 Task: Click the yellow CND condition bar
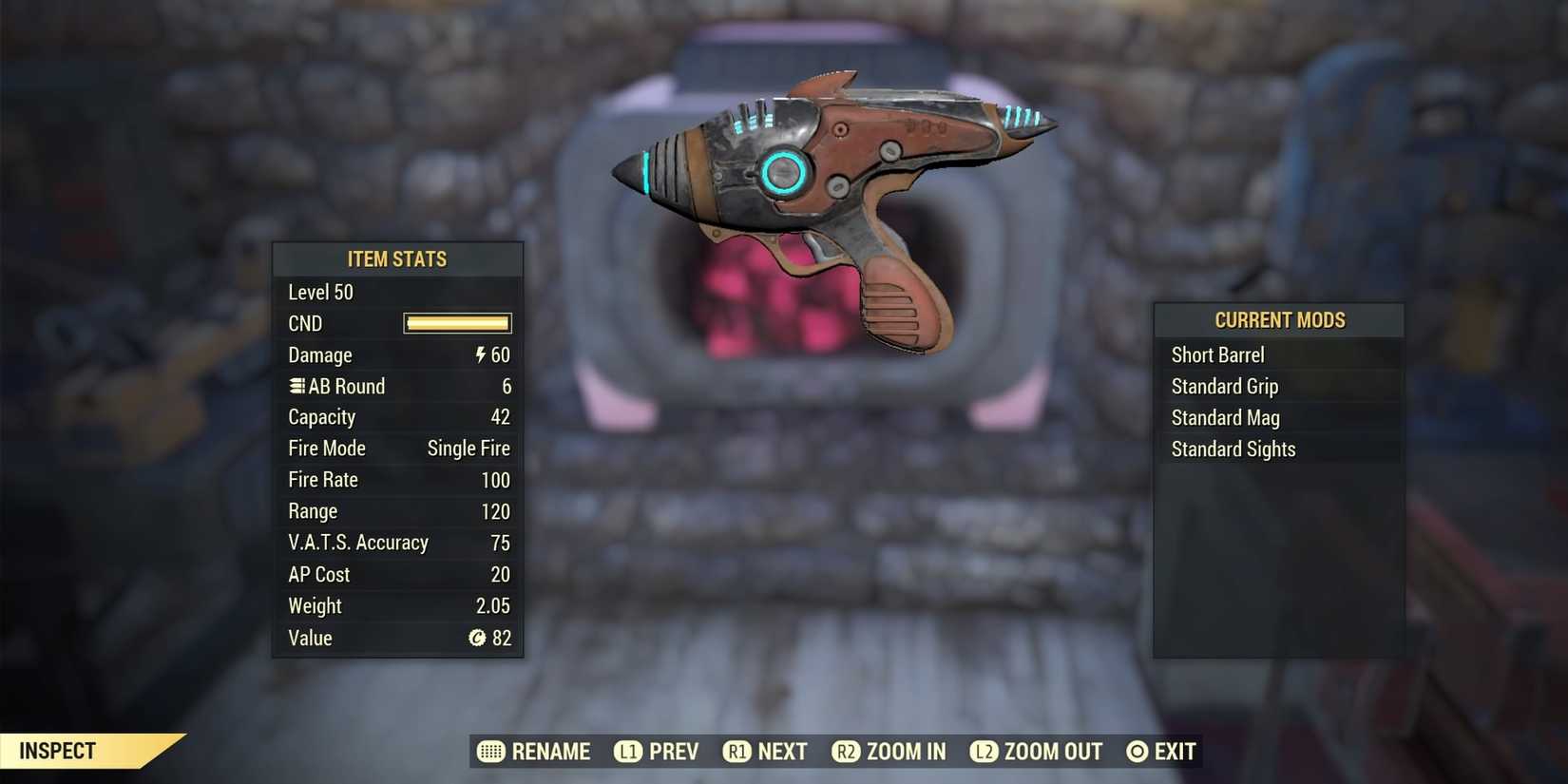pyautogui.click(x=457, y=323)
